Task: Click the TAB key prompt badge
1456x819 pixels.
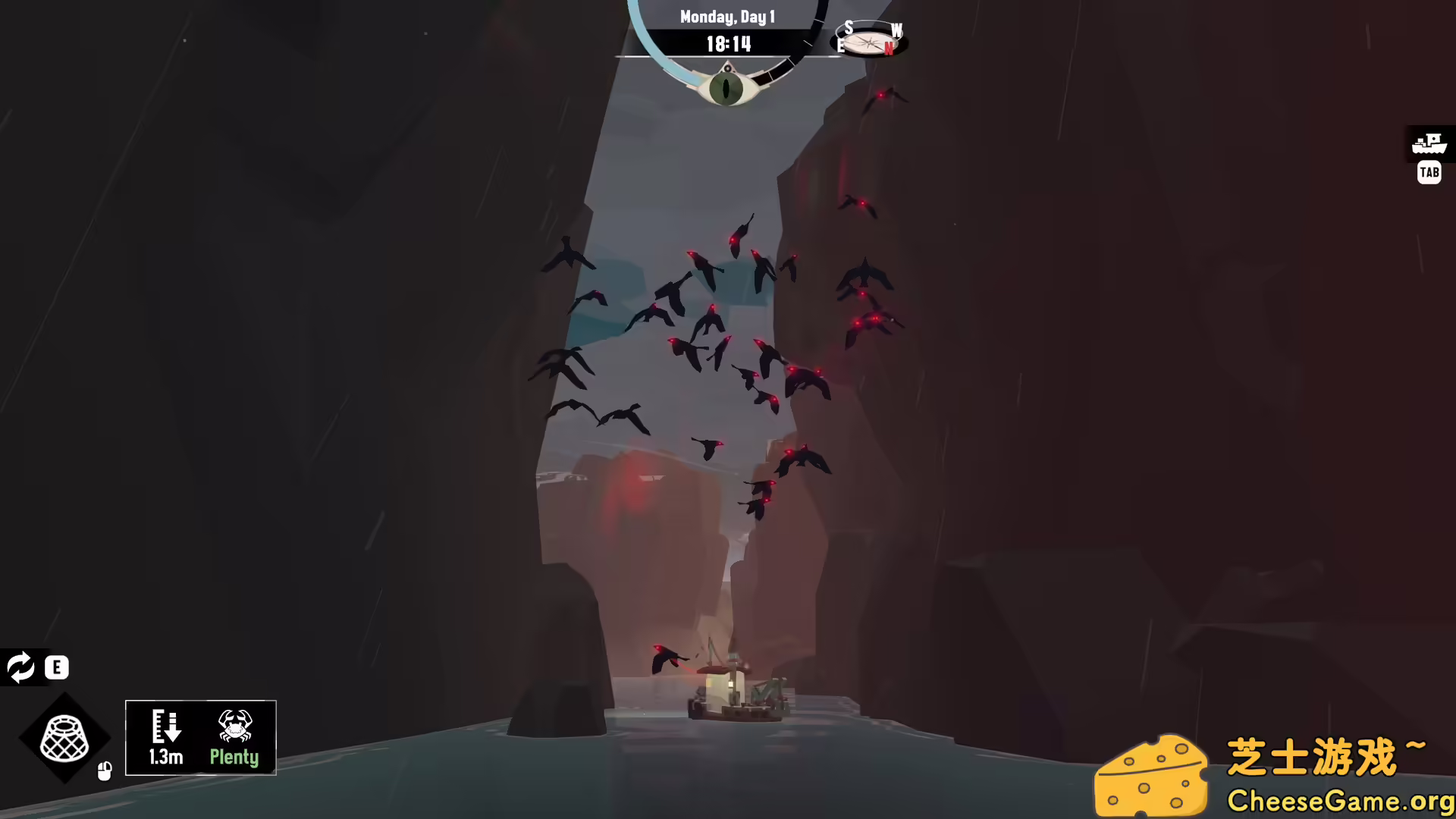Action: point(1429,173)
